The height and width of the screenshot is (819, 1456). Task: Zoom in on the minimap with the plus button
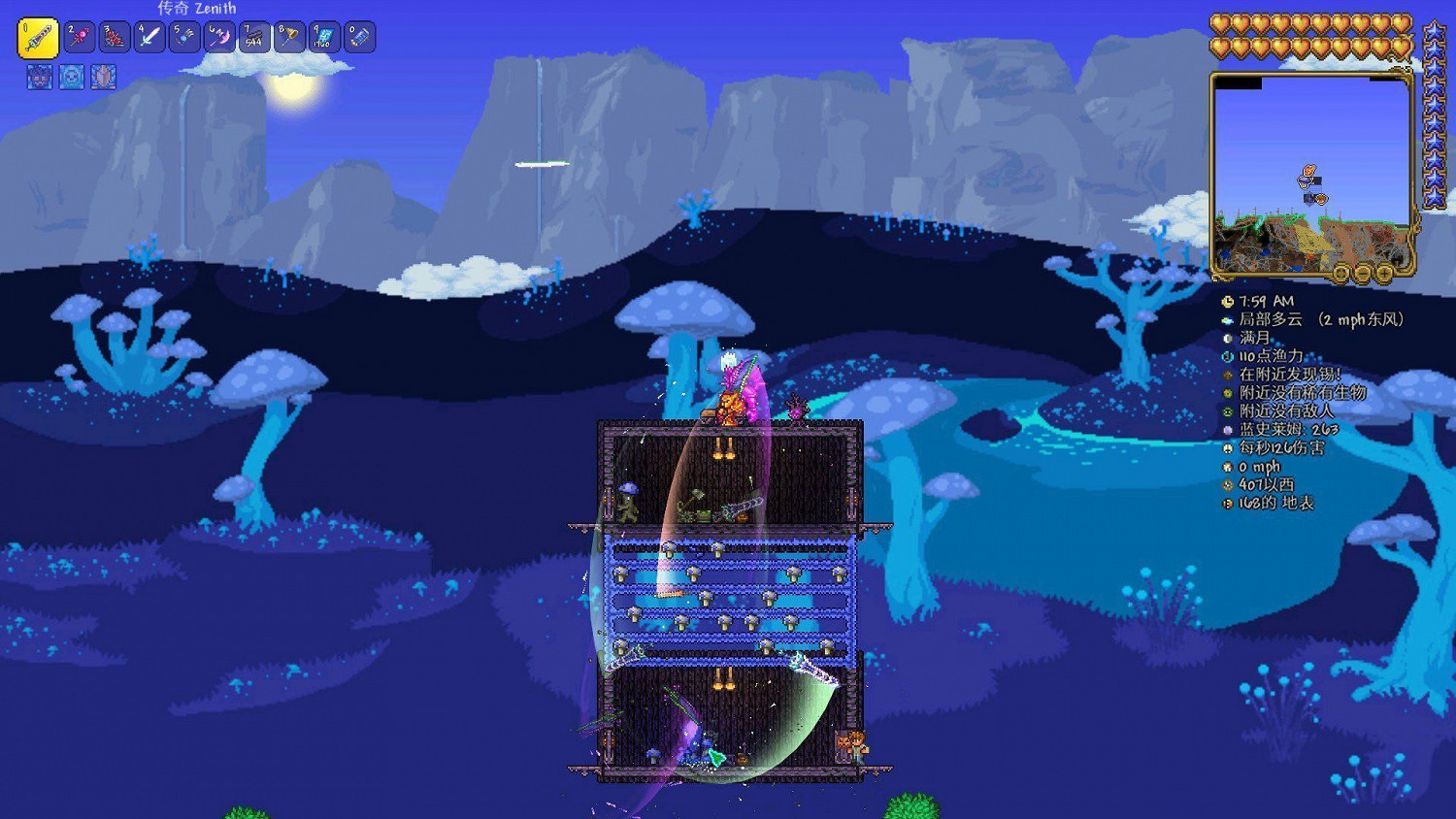1382,274
